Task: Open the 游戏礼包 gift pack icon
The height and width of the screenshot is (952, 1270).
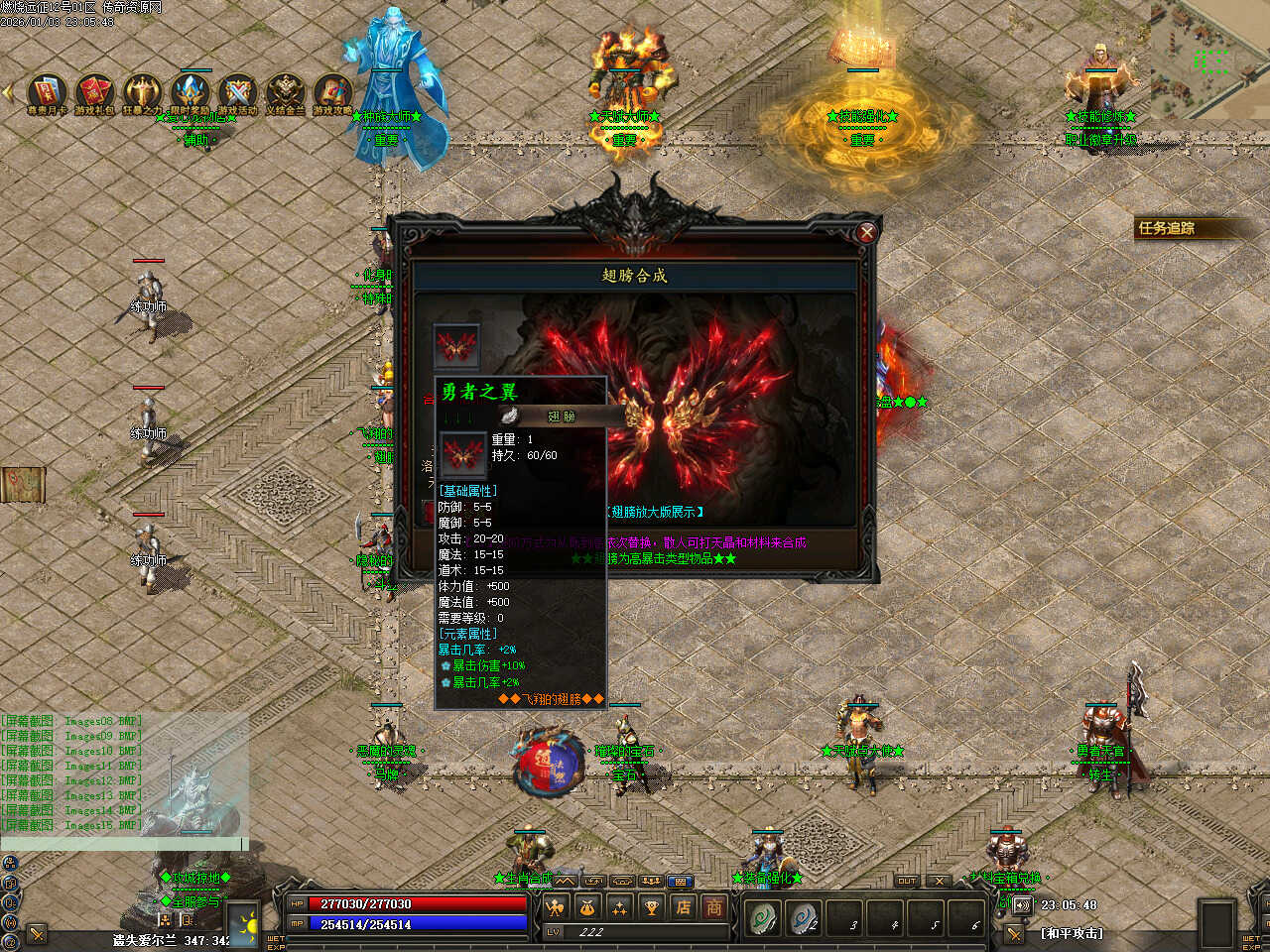Action: (x=94, y=90)
